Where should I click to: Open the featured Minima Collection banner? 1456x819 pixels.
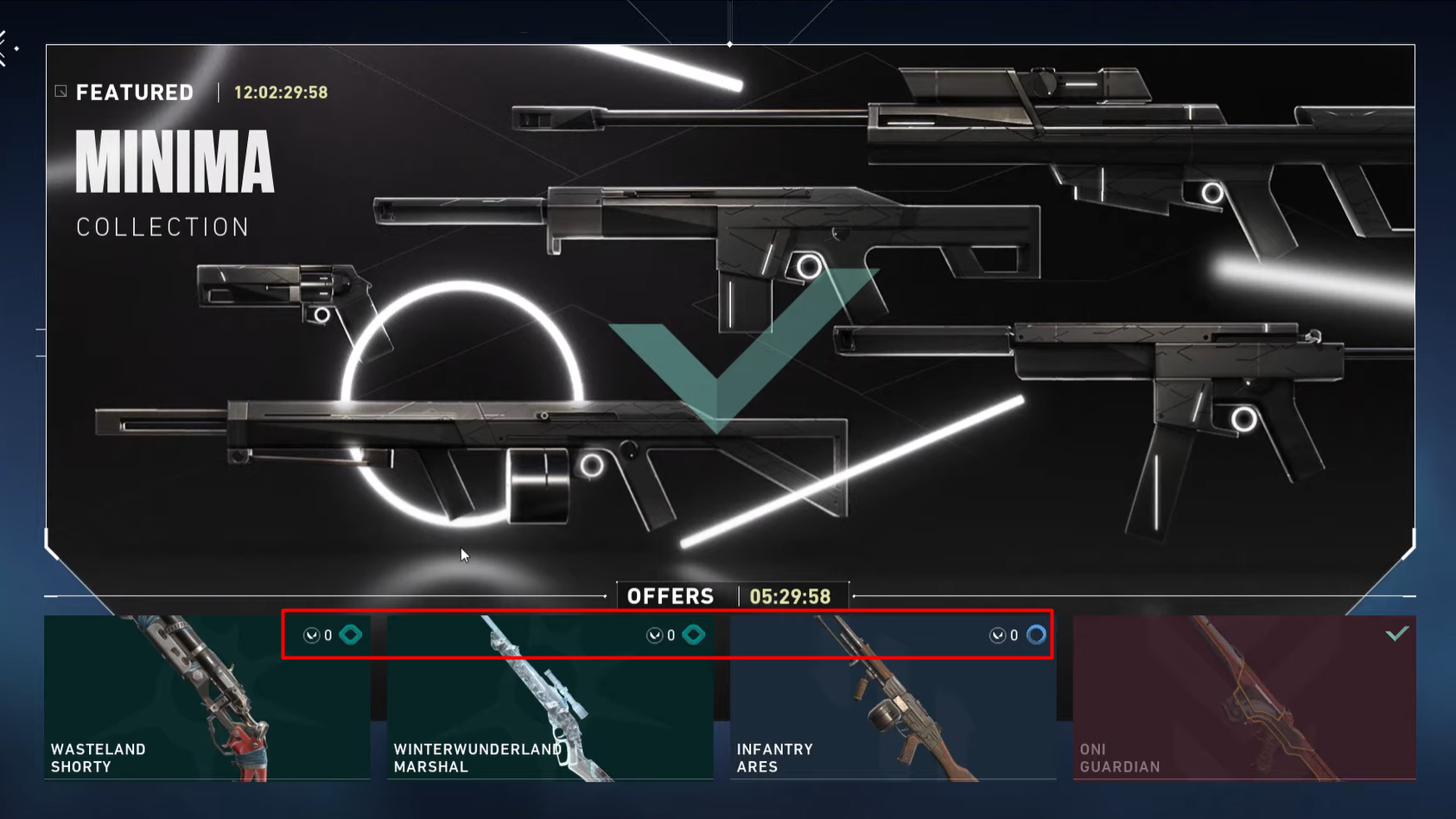click(729, 320)
